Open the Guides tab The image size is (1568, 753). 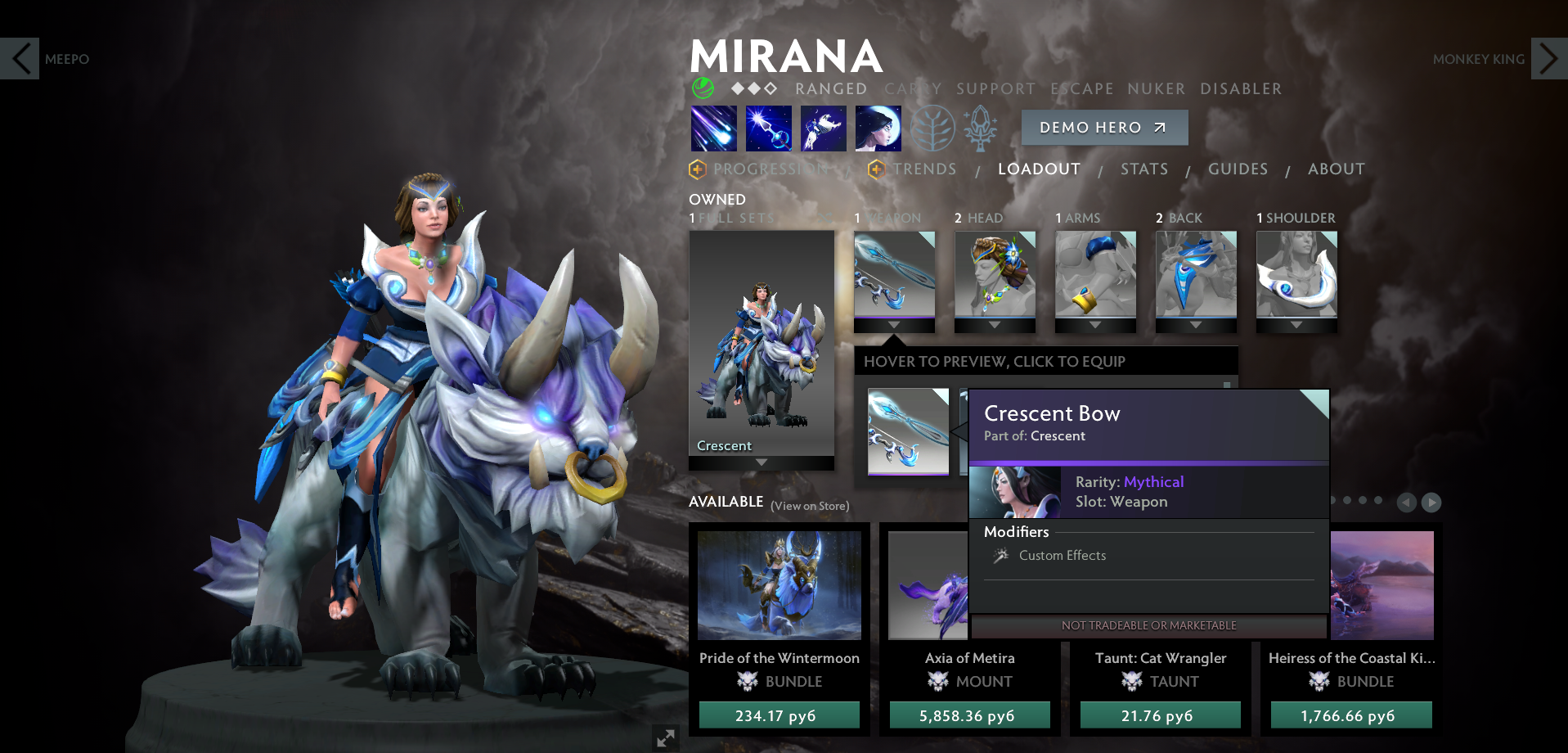coord(1237,169)
